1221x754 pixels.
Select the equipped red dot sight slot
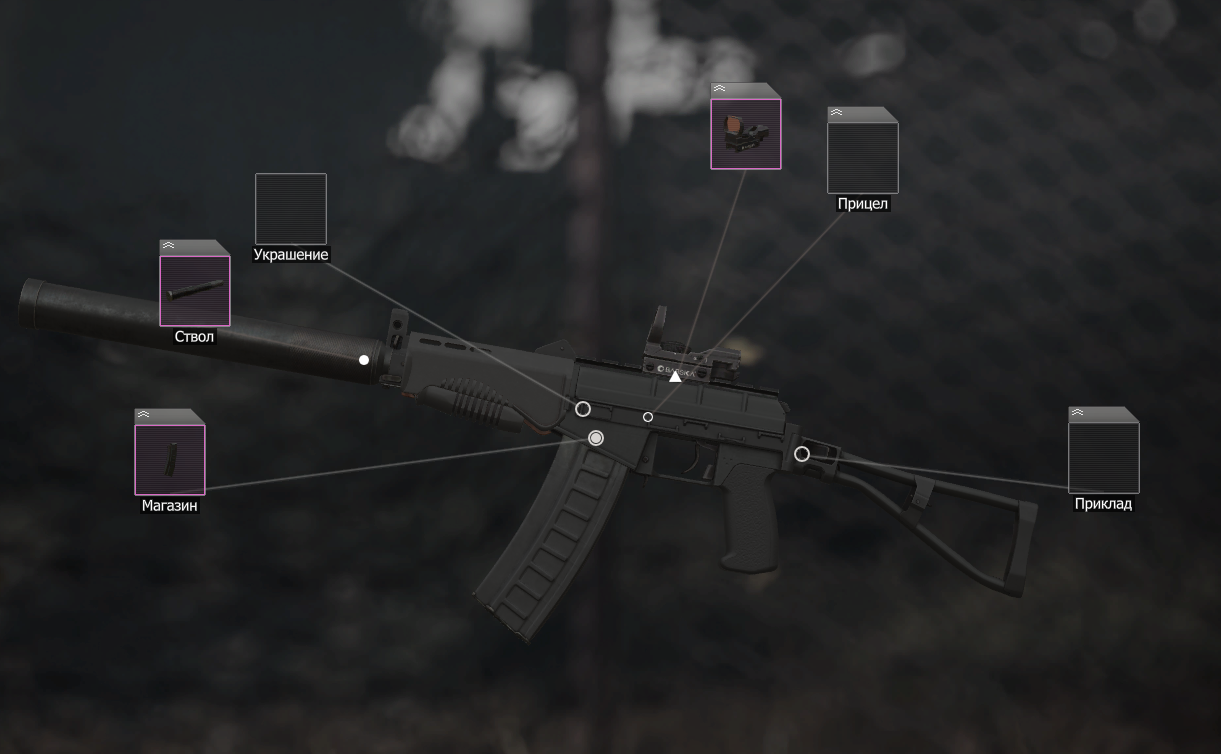point(746,134)
